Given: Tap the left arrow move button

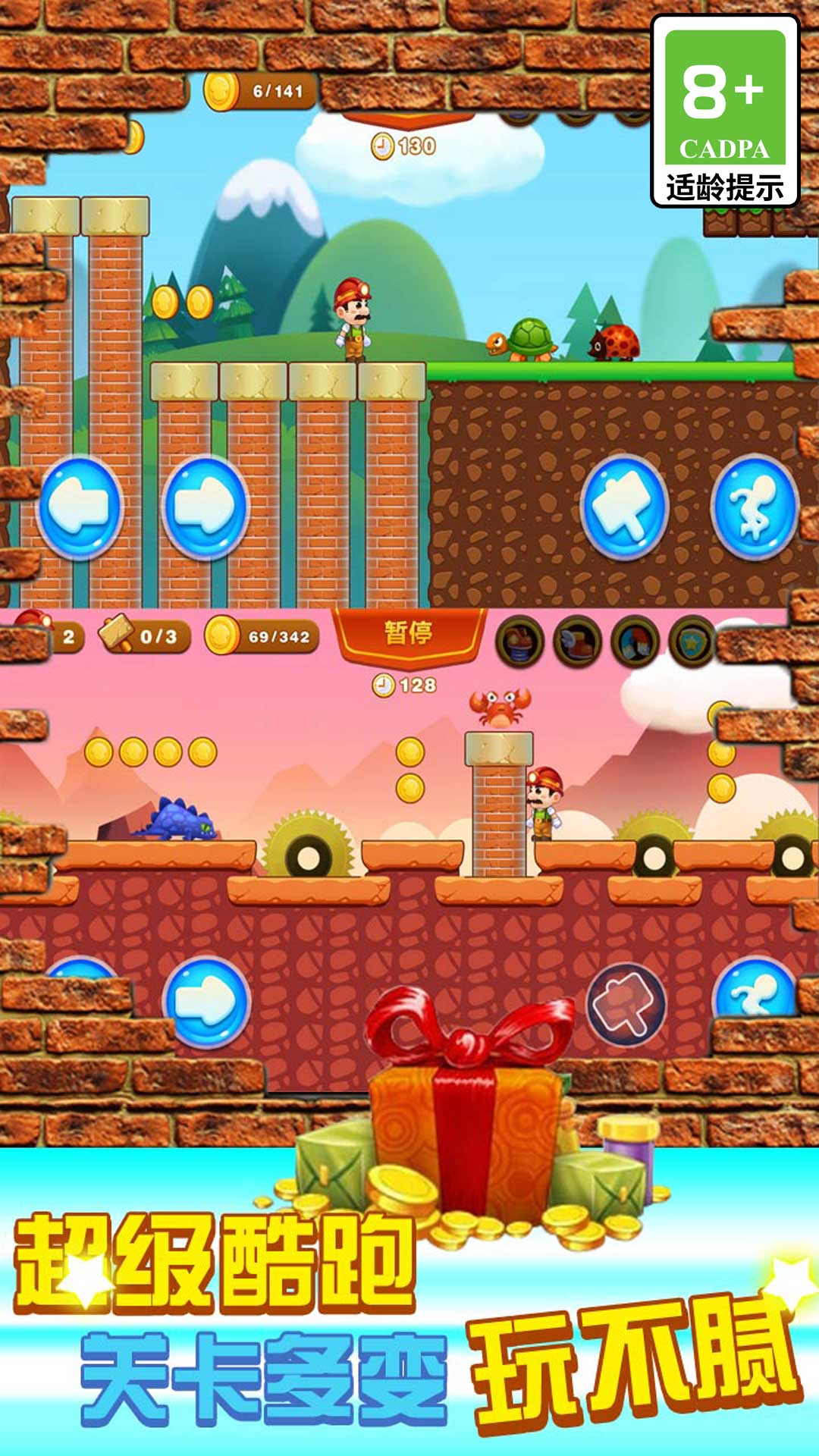Looking at the screenshot, I should (x=80, y=507).
